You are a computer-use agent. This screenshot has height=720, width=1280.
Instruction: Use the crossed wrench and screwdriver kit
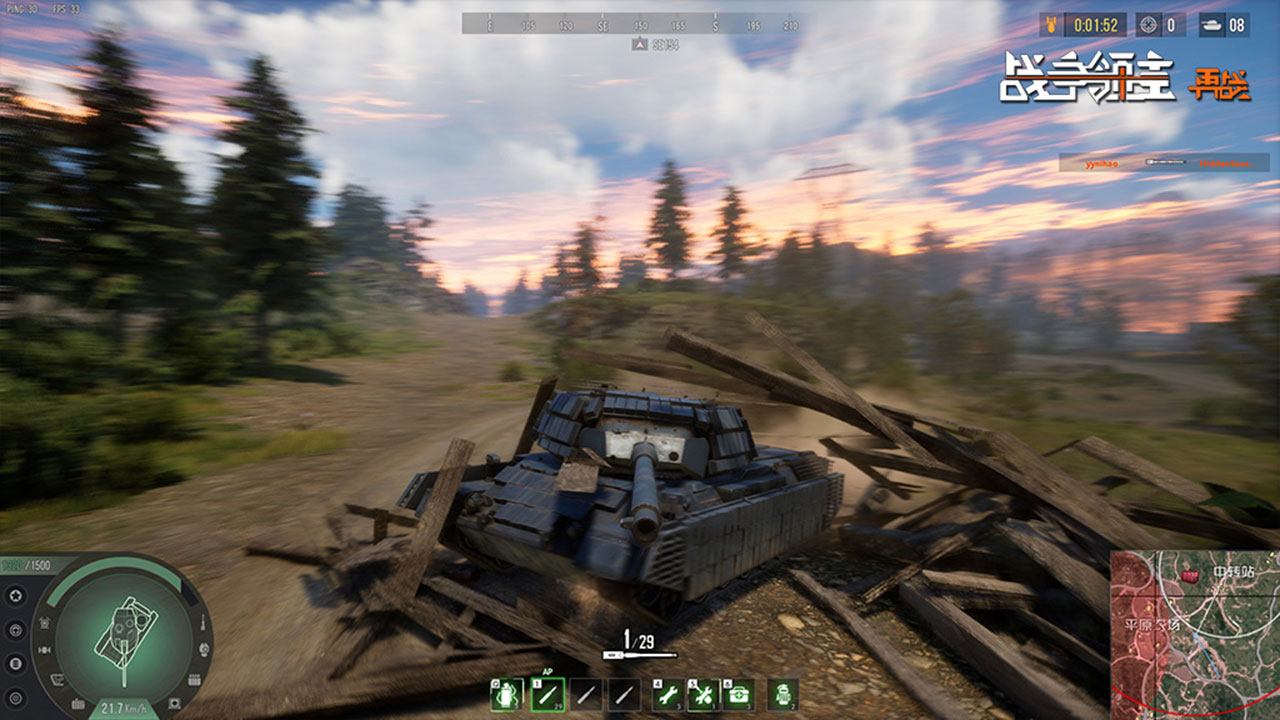(x=703, y=694)
